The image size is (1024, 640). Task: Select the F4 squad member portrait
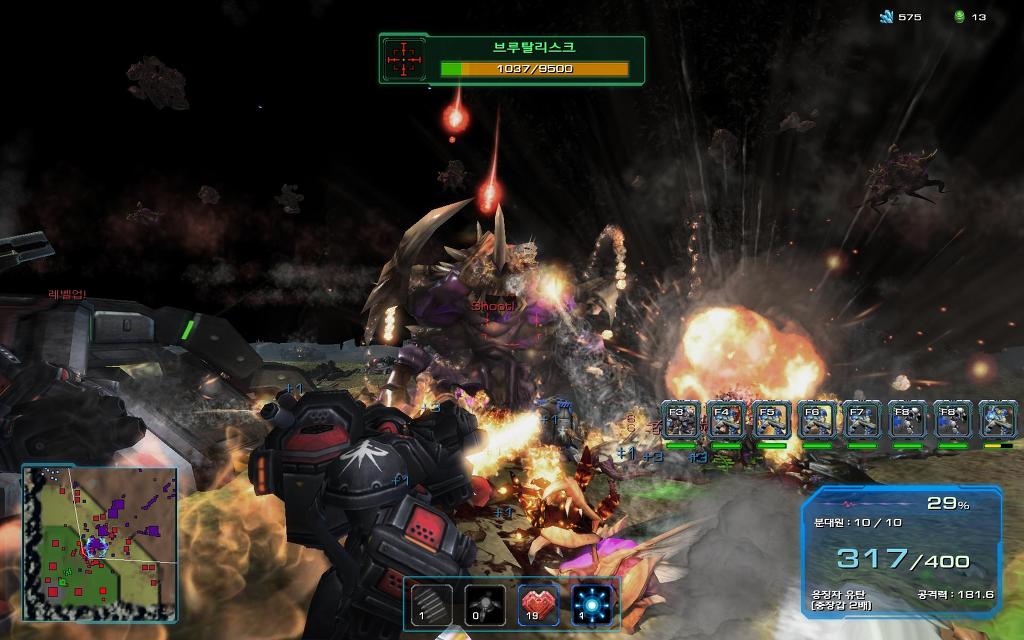(726, 420)
